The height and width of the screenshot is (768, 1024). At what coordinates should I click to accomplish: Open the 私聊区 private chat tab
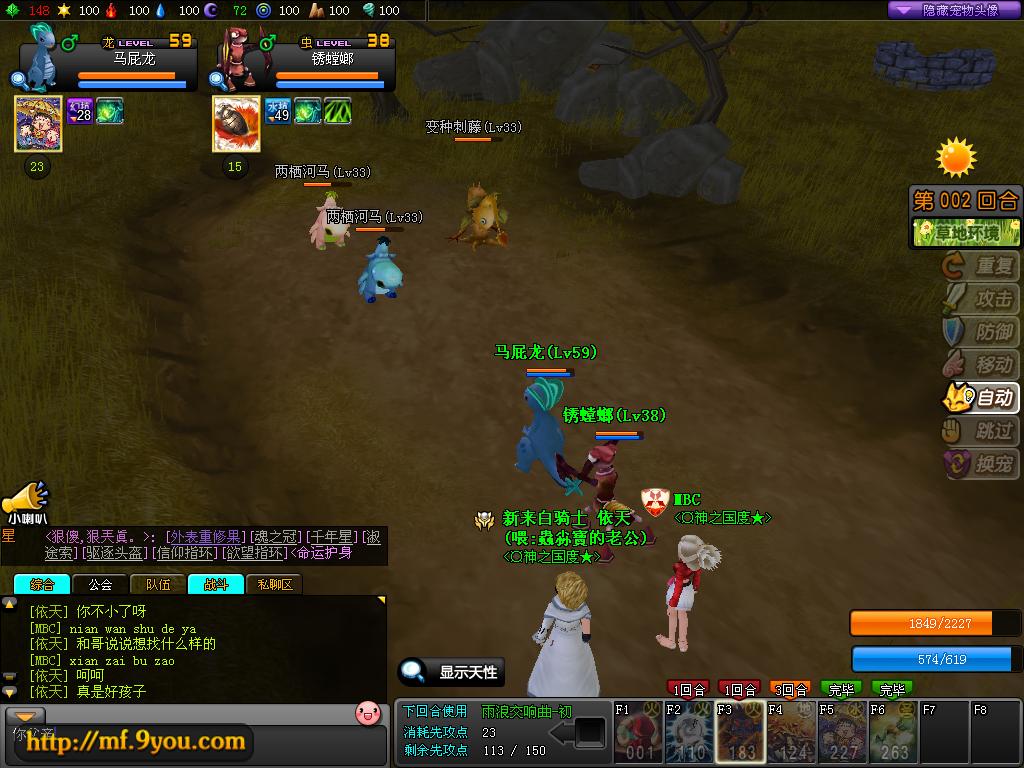(x=274, y=584)
